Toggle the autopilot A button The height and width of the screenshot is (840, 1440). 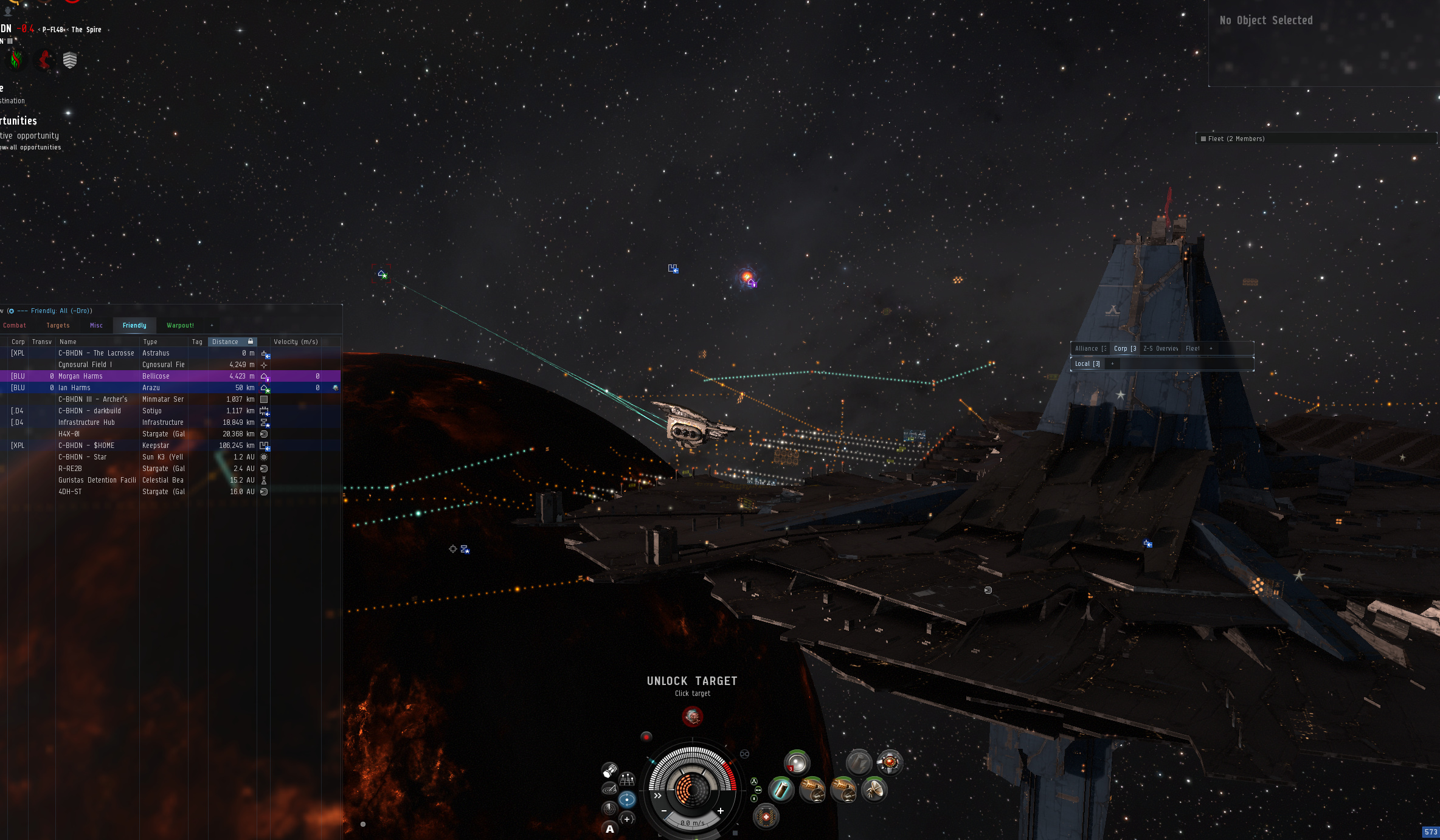(610, 829)
